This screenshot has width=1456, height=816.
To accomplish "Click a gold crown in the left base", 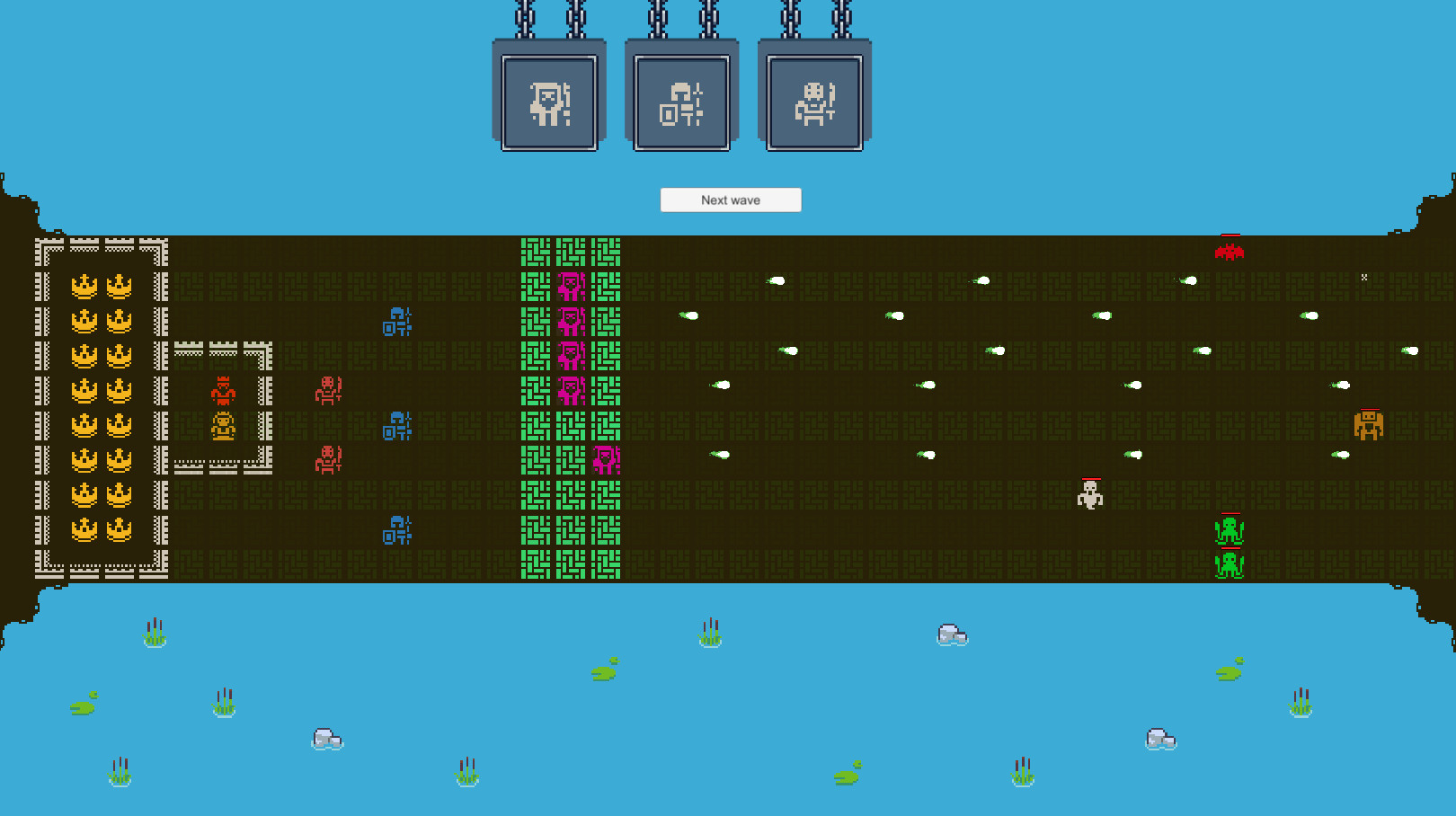I will (85, 288).
